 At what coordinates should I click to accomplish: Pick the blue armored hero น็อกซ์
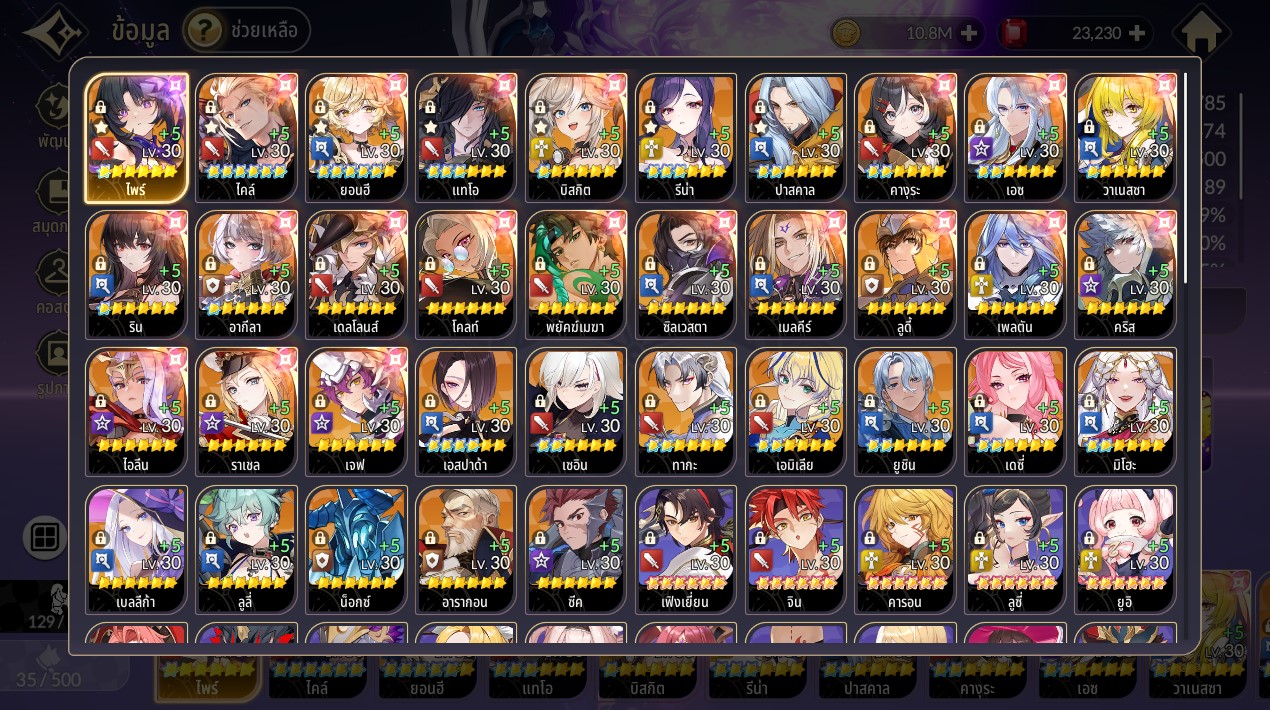click(356, 549)
